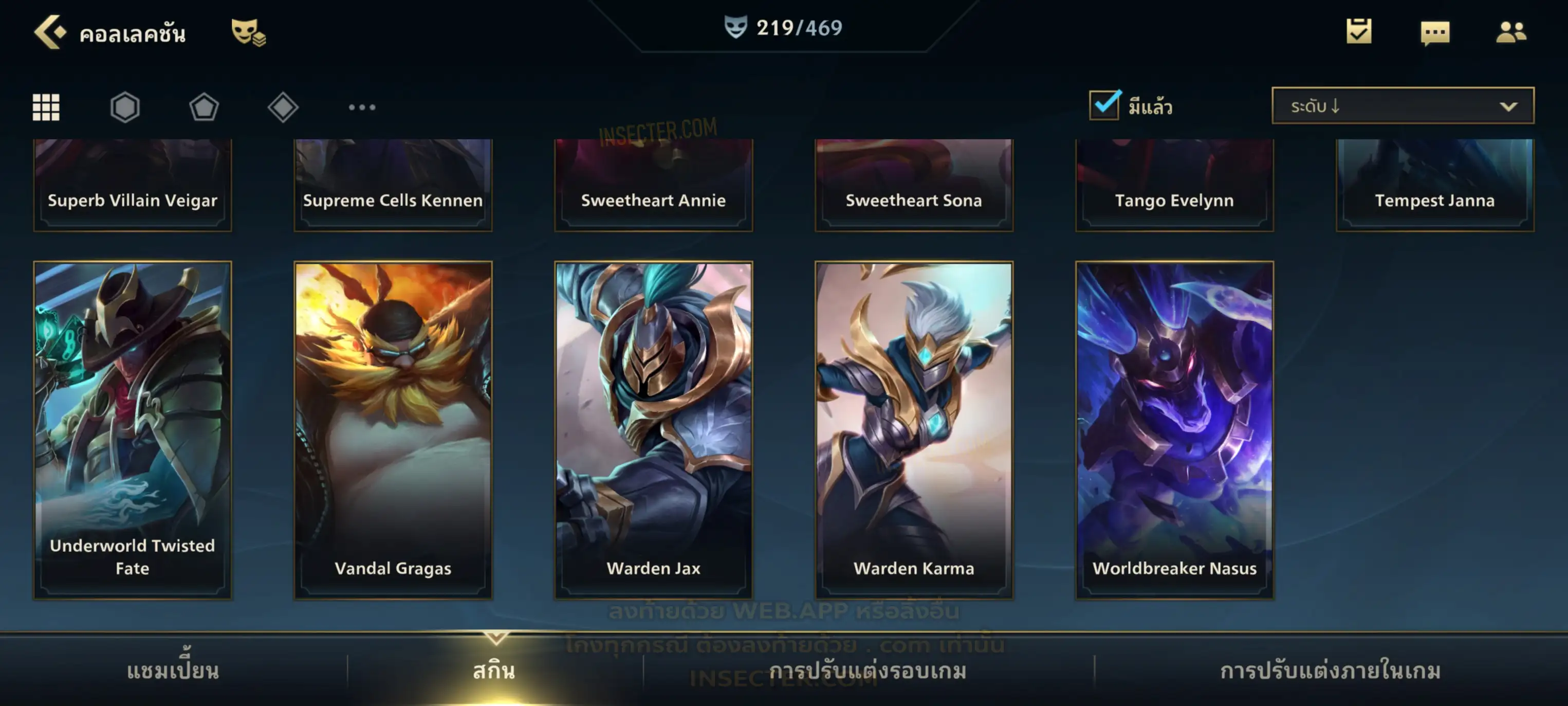Open the sort order dropdown
Viewport: 1568px width, 706px height.
tap(1402, 106)
